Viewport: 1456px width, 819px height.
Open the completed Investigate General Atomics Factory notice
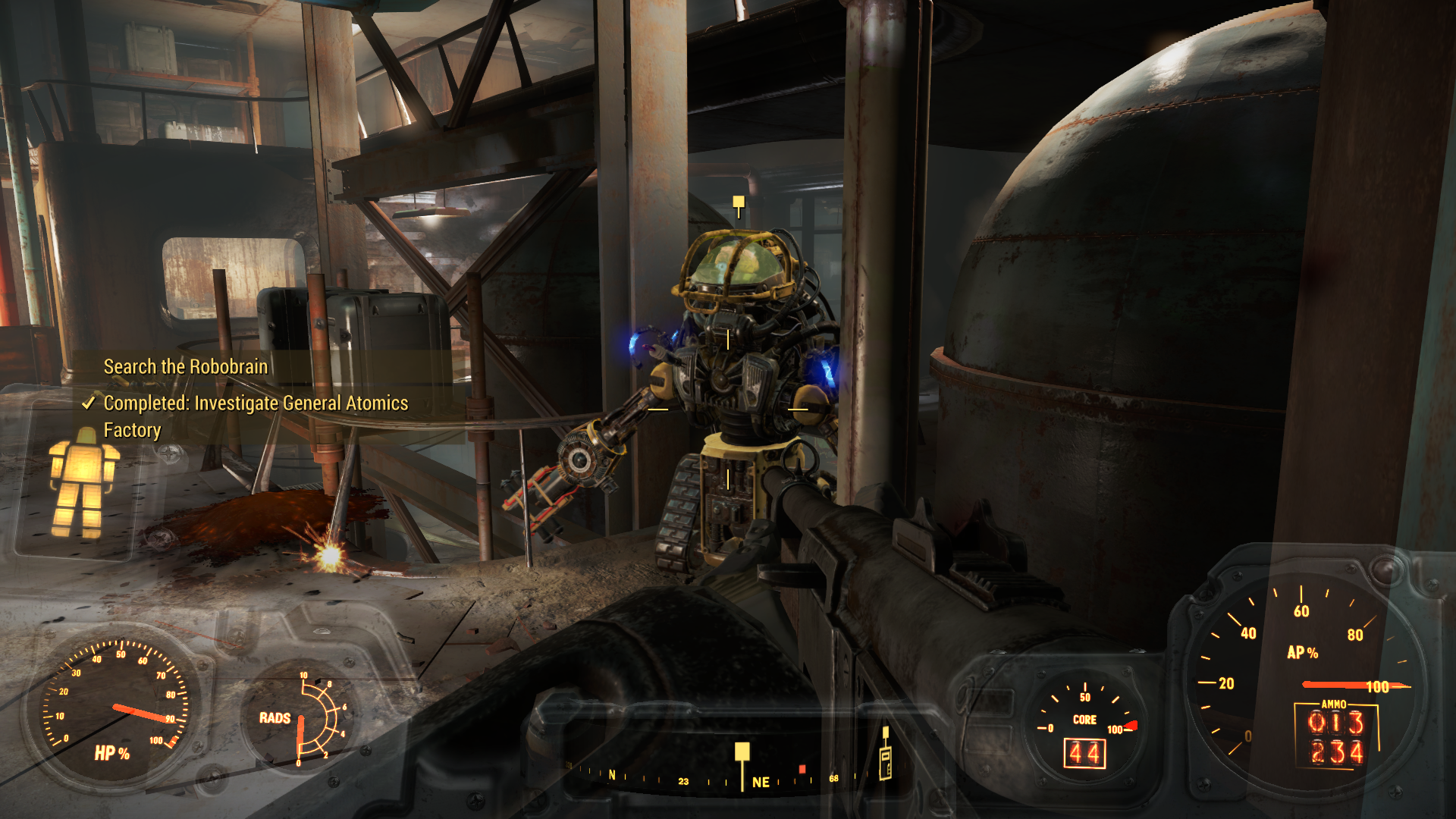coord(255,416)
